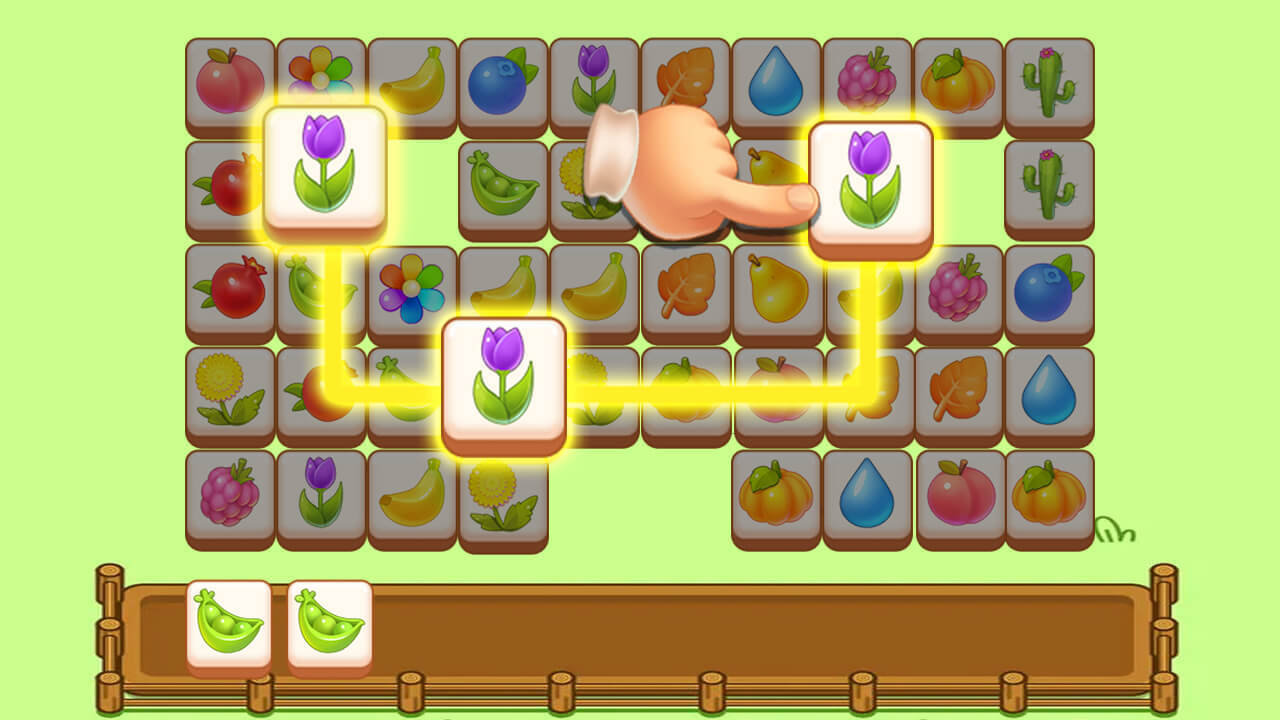Pick the pumpkin tile beside the cactus
Screen dimensions: 1280x720
coord(958,83)
